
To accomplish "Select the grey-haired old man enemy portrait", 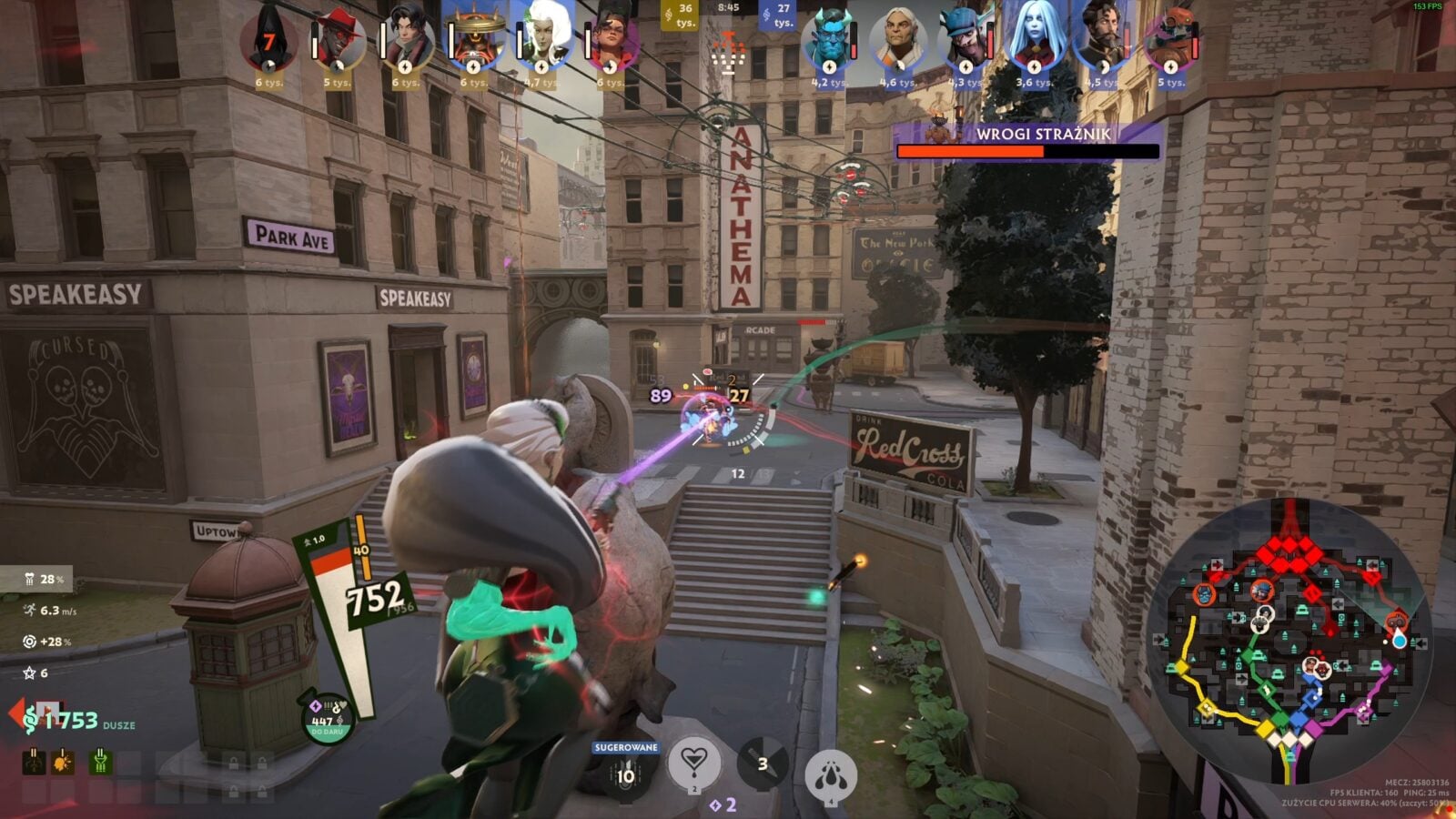I will 897,39.
